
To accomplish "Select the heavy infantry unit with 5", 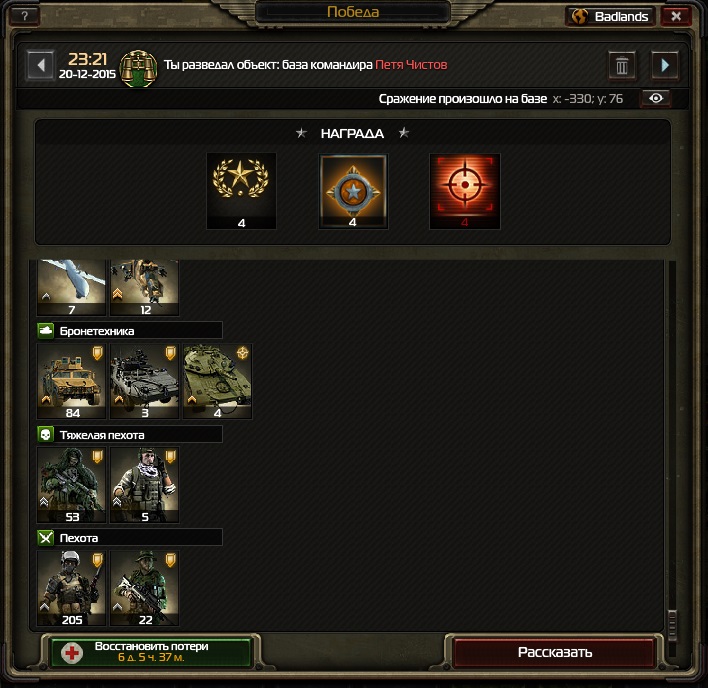I will [145, 484].
